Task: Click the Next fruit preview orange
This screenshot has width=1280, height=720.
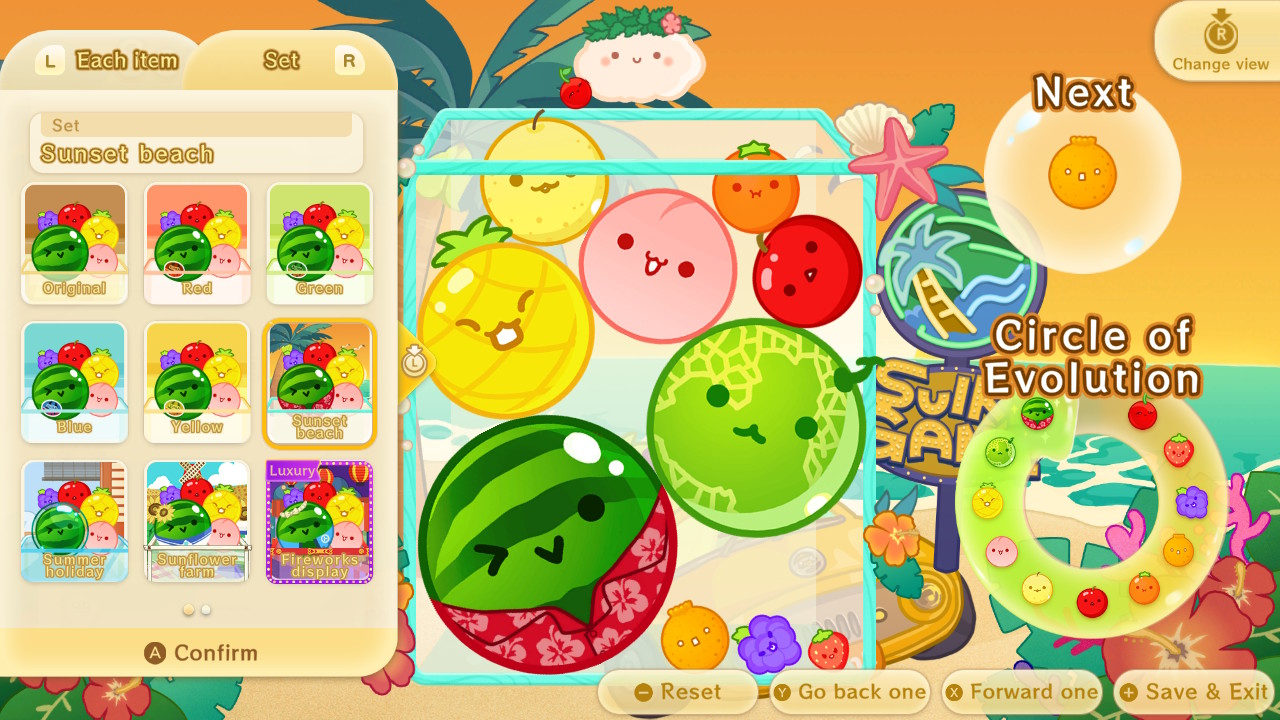Action: pyautogui.click(x=1080, y=172)
